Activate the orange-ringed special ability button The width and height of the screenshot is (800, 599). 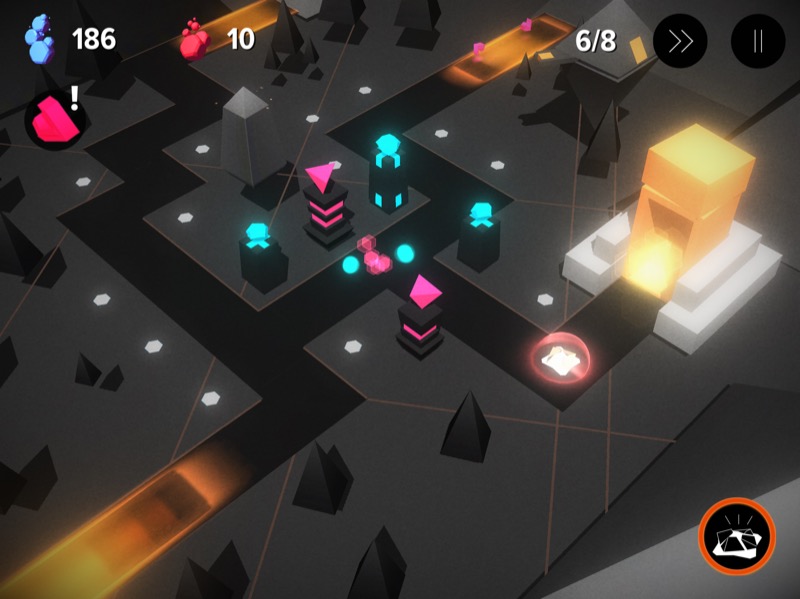click(737, 537)
